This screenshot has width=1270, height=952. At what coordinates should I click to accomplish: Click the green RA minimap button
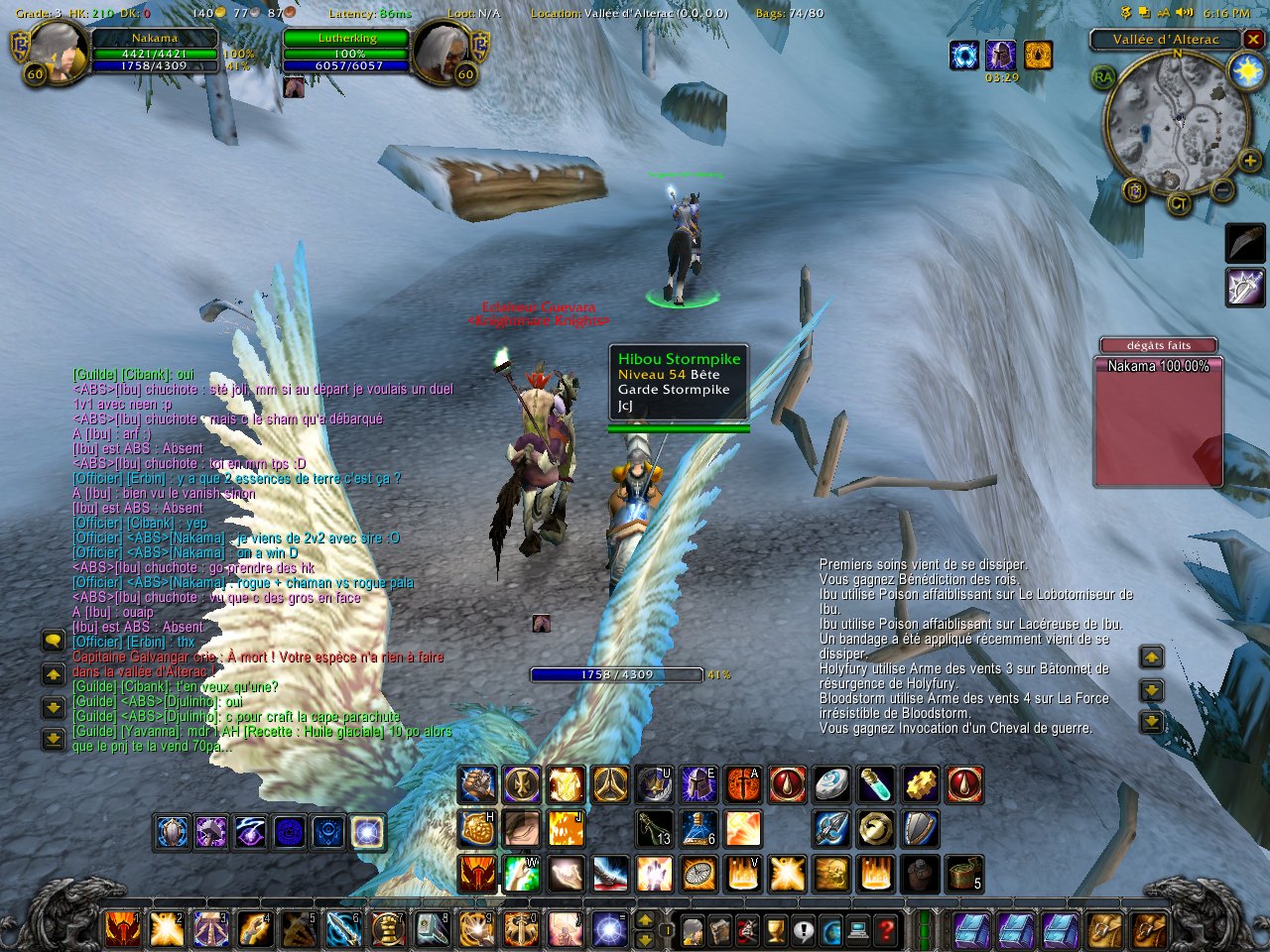click(1103, 77)
